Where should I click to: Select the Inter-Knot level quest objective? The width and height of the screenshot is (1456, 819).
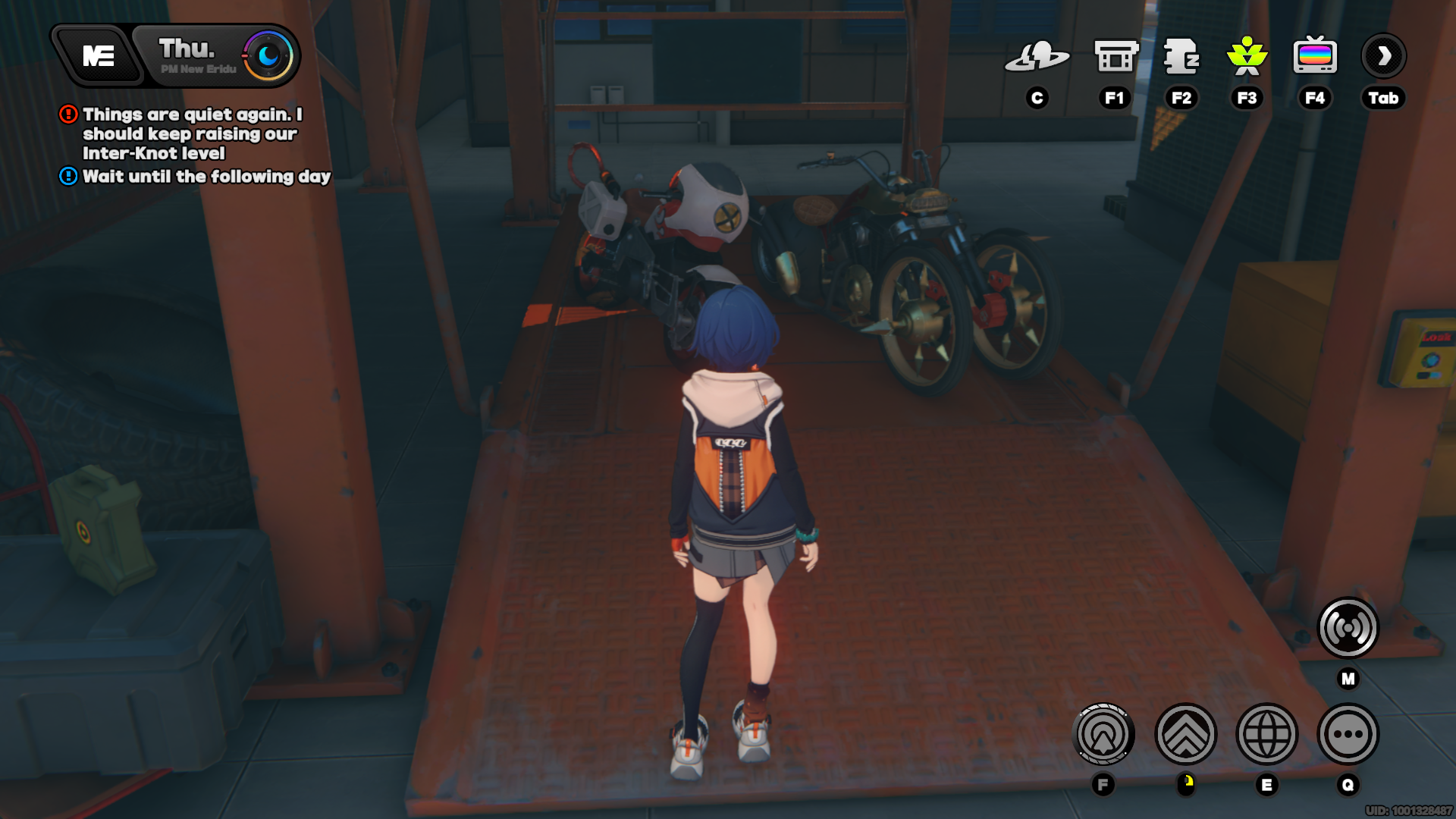coord(190,134)
